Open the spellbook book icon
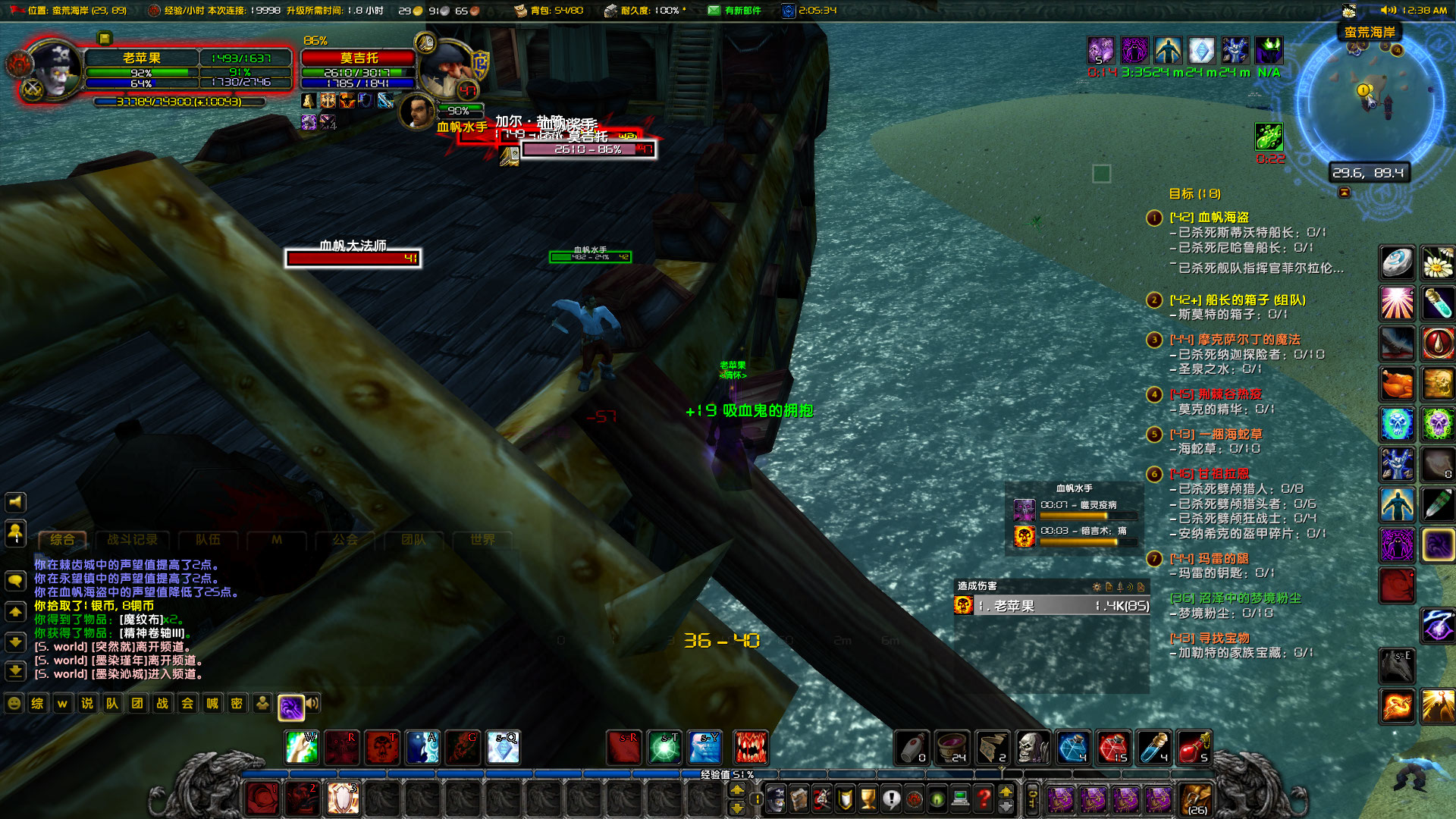The width and height of the screenshot is (1456, 819). pyautogui.click(x=799, y=797)
